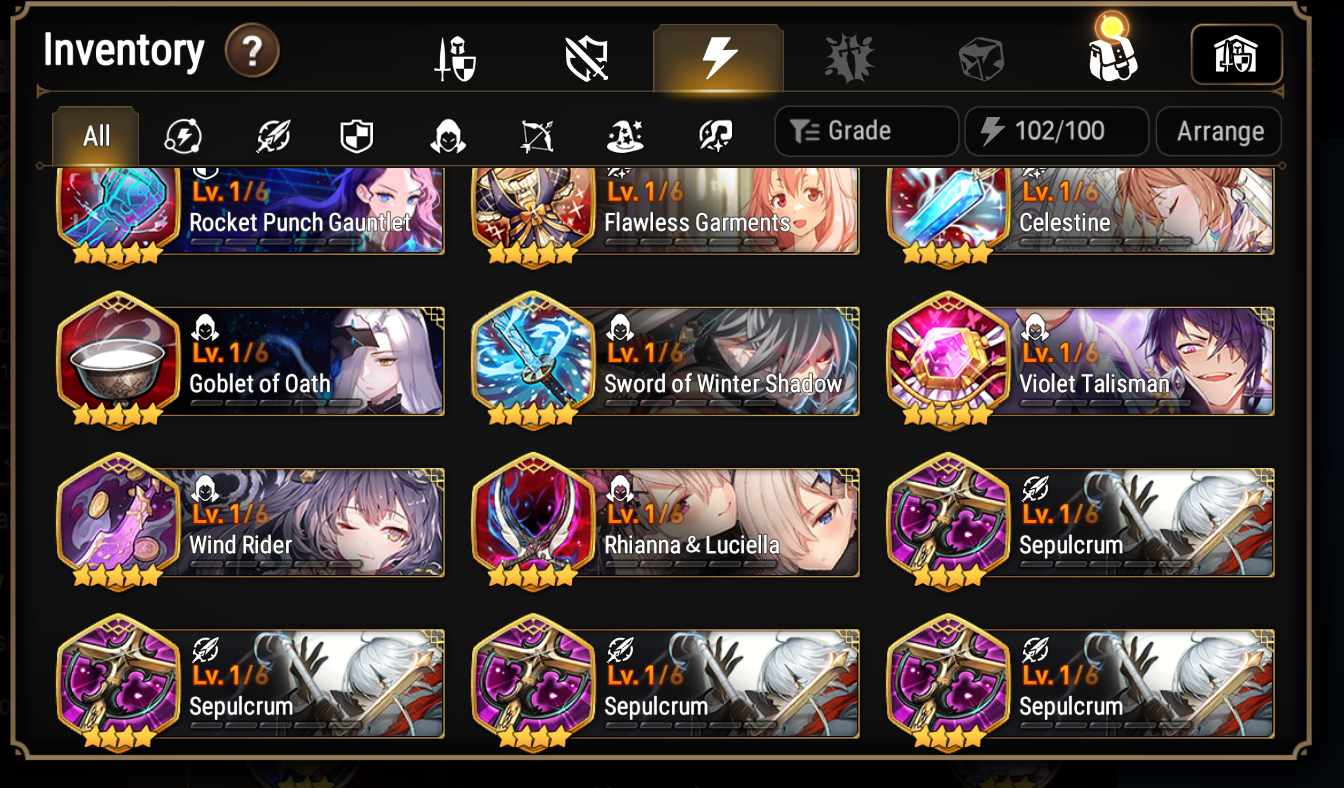The image size is (1344, 788).
Task: Select the Thief hooded-figure filter icon
Action: pos(447,136)
